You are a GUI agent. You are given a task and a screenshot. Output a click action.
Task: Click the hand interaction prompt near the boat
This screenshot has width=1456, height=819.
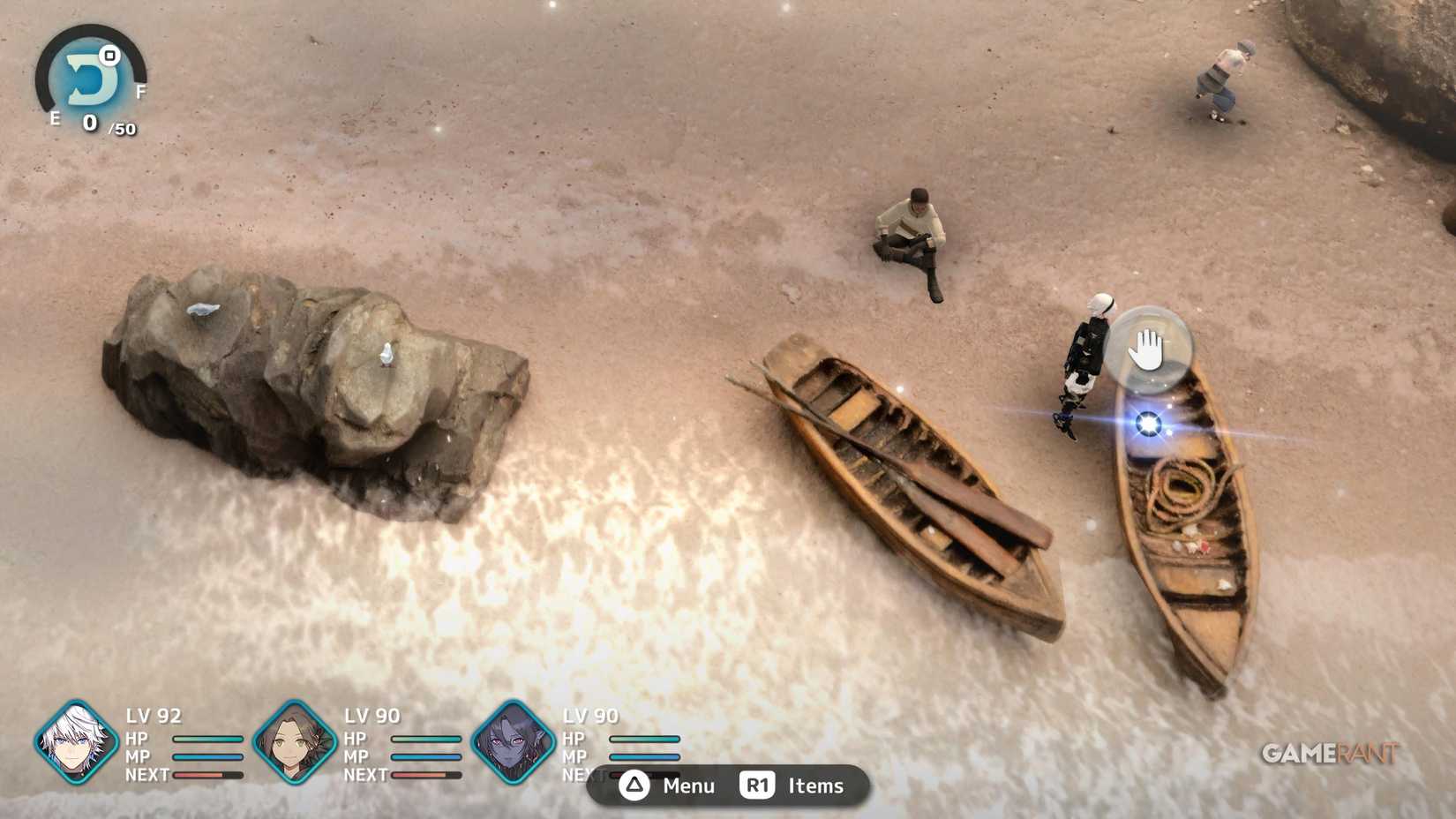[1147, 347]
